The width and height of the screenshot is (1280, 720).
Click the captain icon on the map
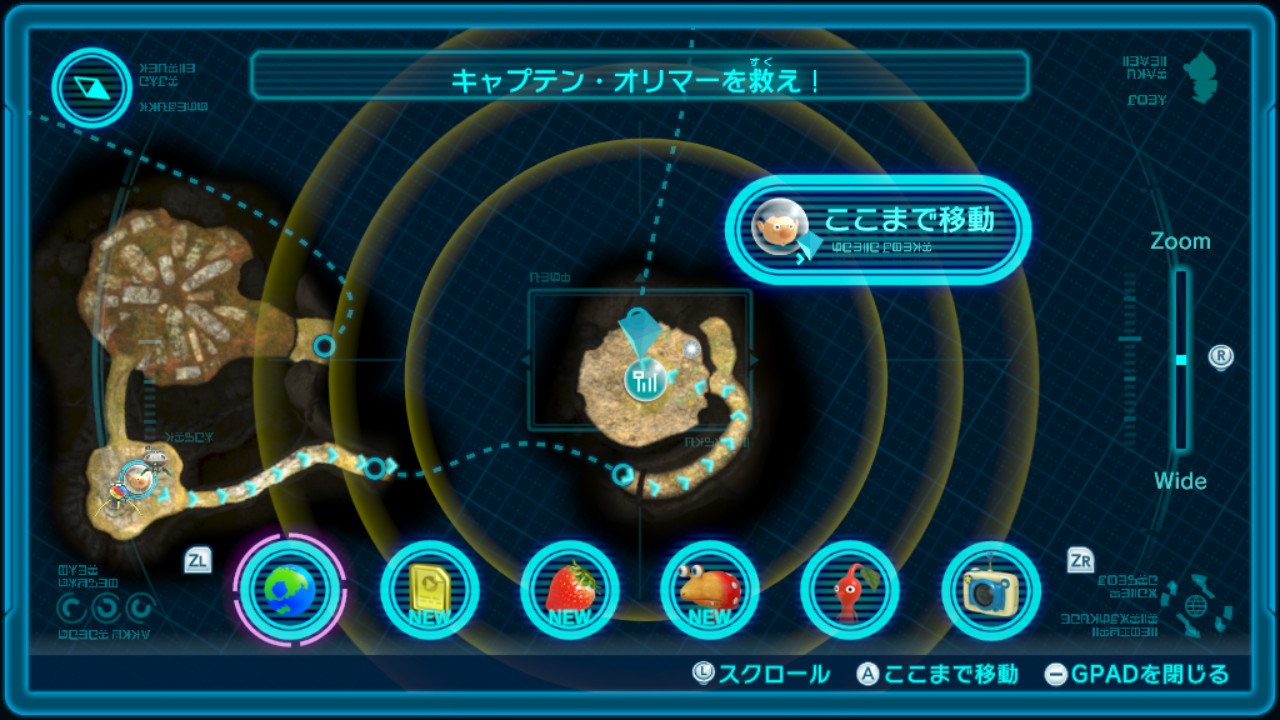tap(137, 476)
